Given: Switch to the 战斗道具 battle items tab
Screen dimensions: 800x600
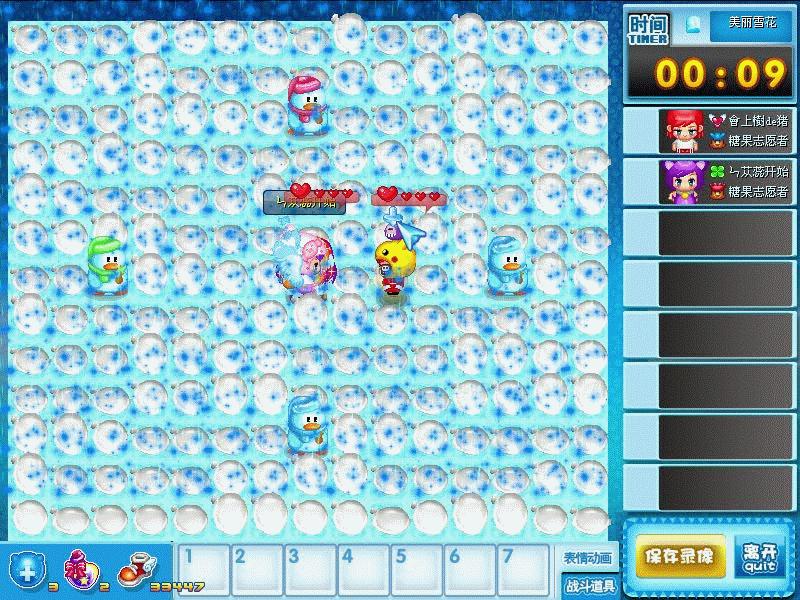Looking at the screenshot, I should pyautogui.click(x=587, y=586).
